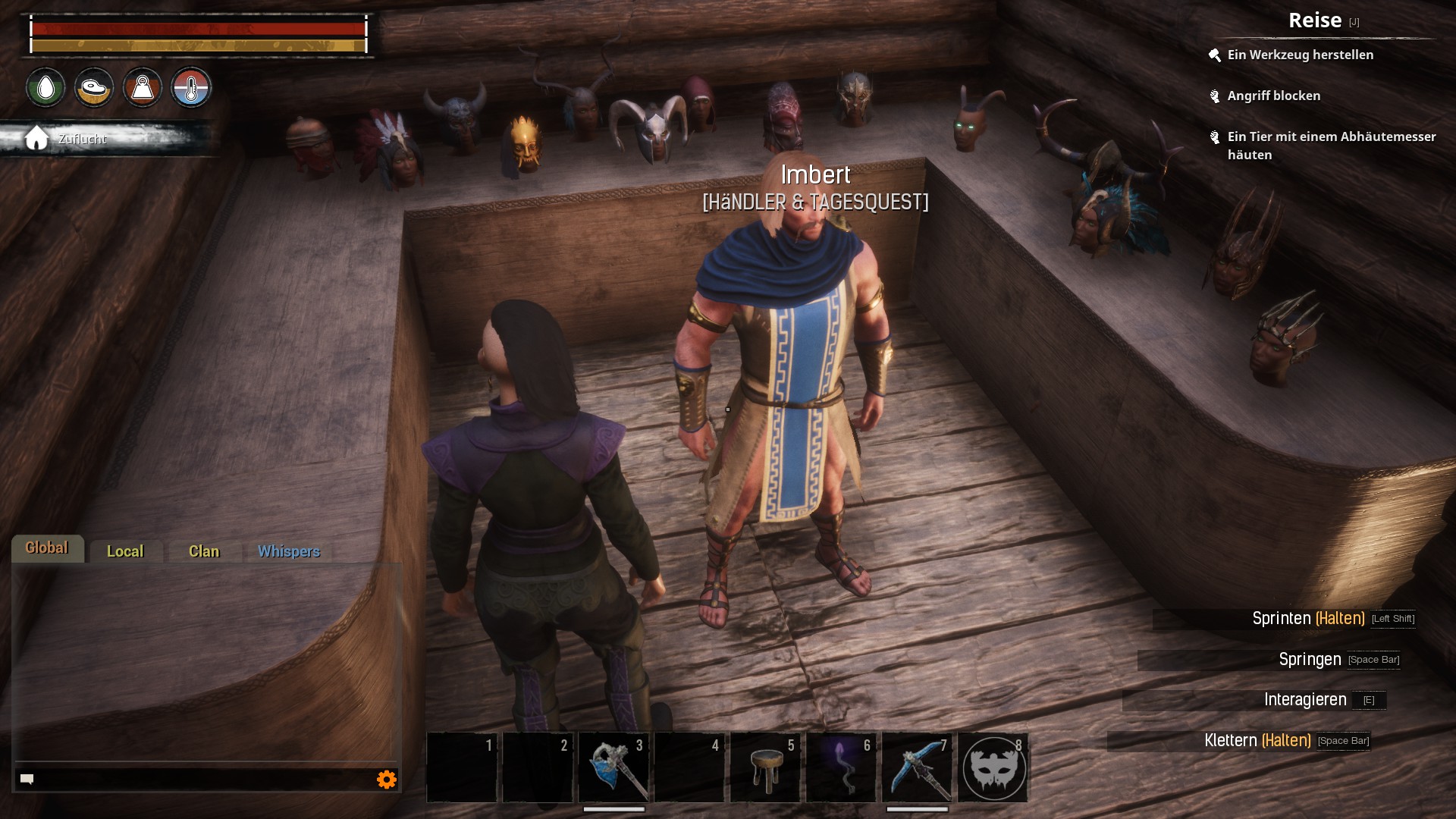The height and width of the screenshot is (819, 1456).
Task: Switch to the Global chat tab
Action: click(x=47, y=548)
